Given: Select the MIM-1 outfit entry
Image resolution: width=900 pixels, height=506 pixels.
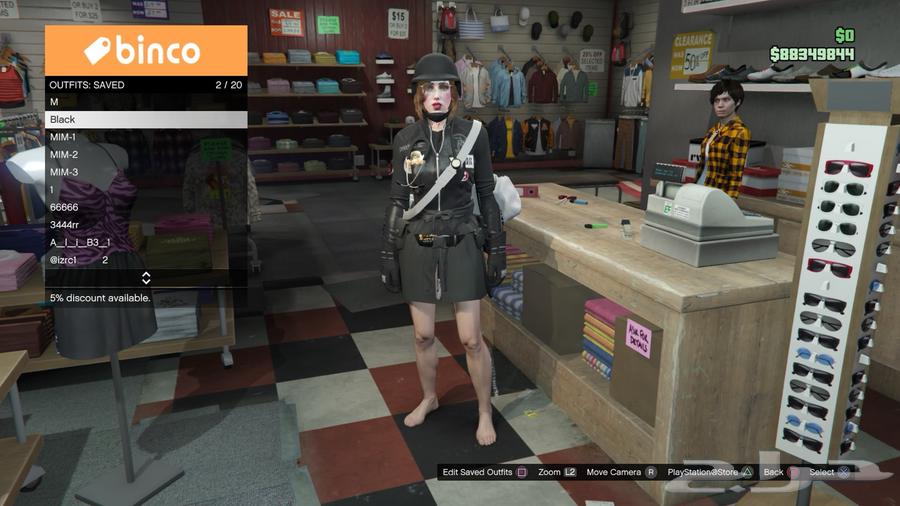Looking at the screenshot, I should coord(146,137).
